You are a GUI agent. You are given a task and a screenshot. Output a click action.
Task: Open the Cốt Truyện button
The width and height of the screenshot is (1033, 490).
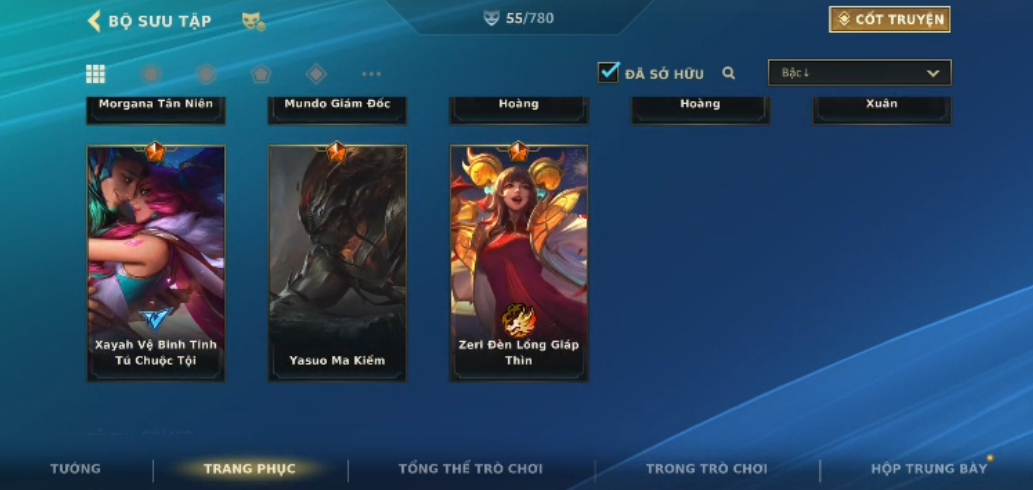click(x=889, y=19)
